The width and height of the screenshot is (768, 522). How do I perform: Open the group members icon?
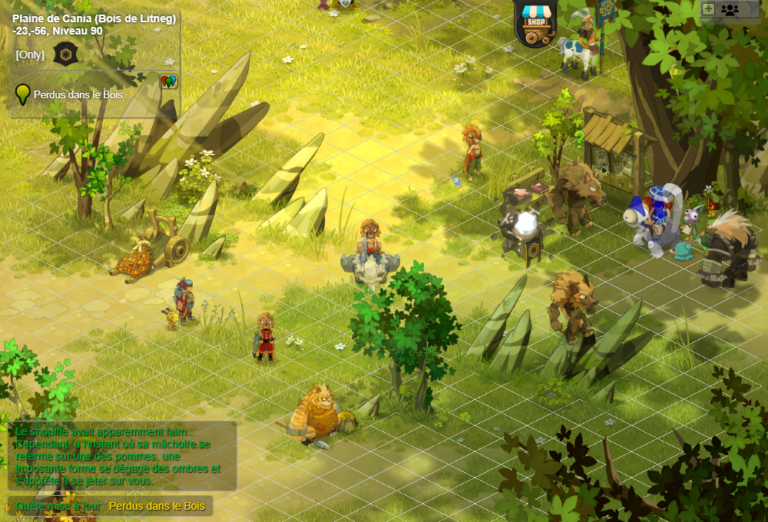730,10
